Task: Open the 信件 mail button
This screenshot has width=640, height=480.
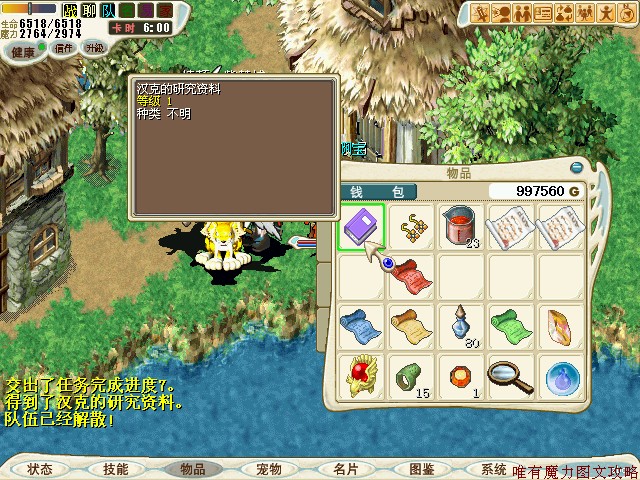Action: coord(65,47)
